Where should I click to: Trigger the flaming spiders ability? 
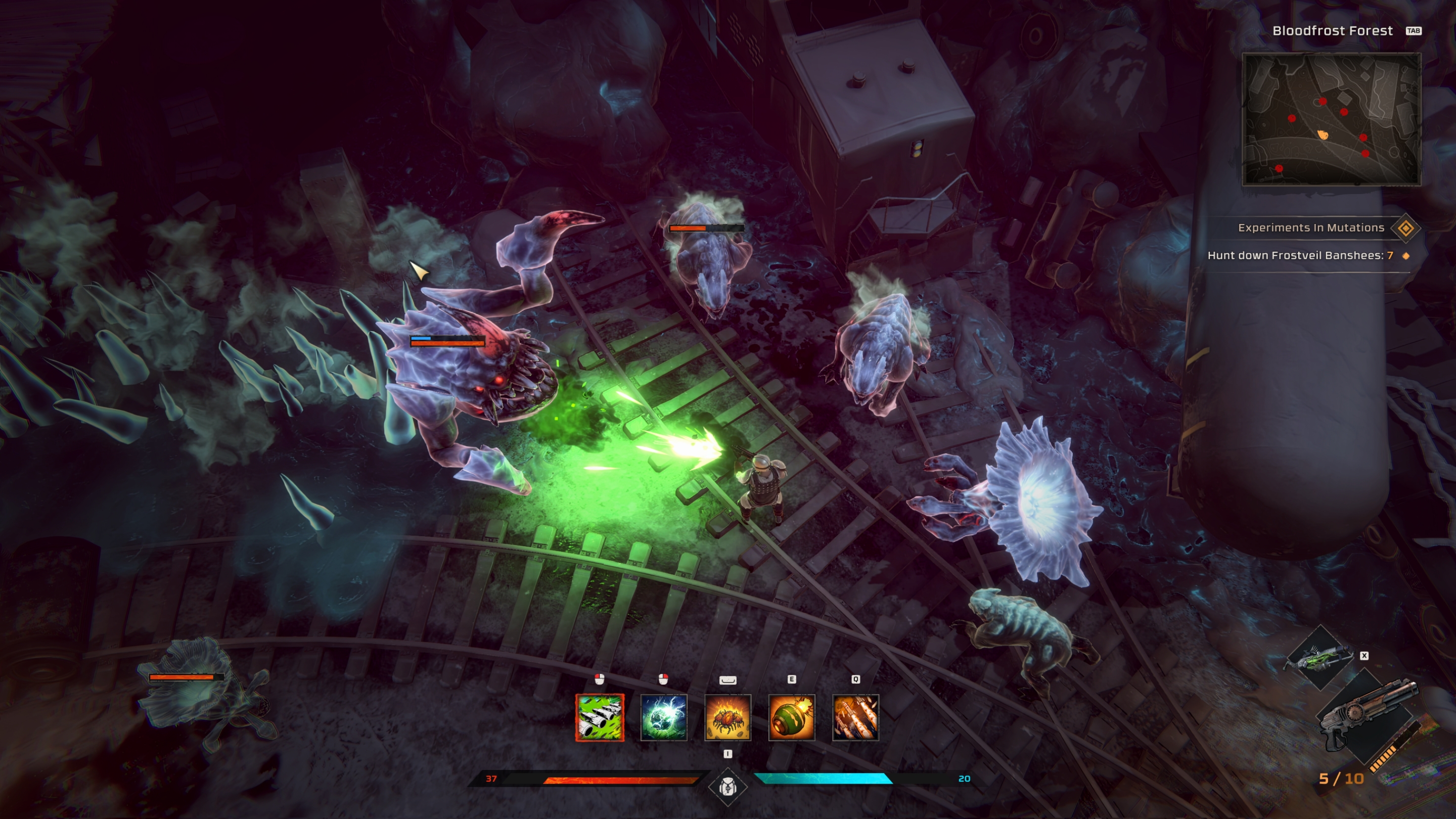pyautogui.click(x=727, y=717)
